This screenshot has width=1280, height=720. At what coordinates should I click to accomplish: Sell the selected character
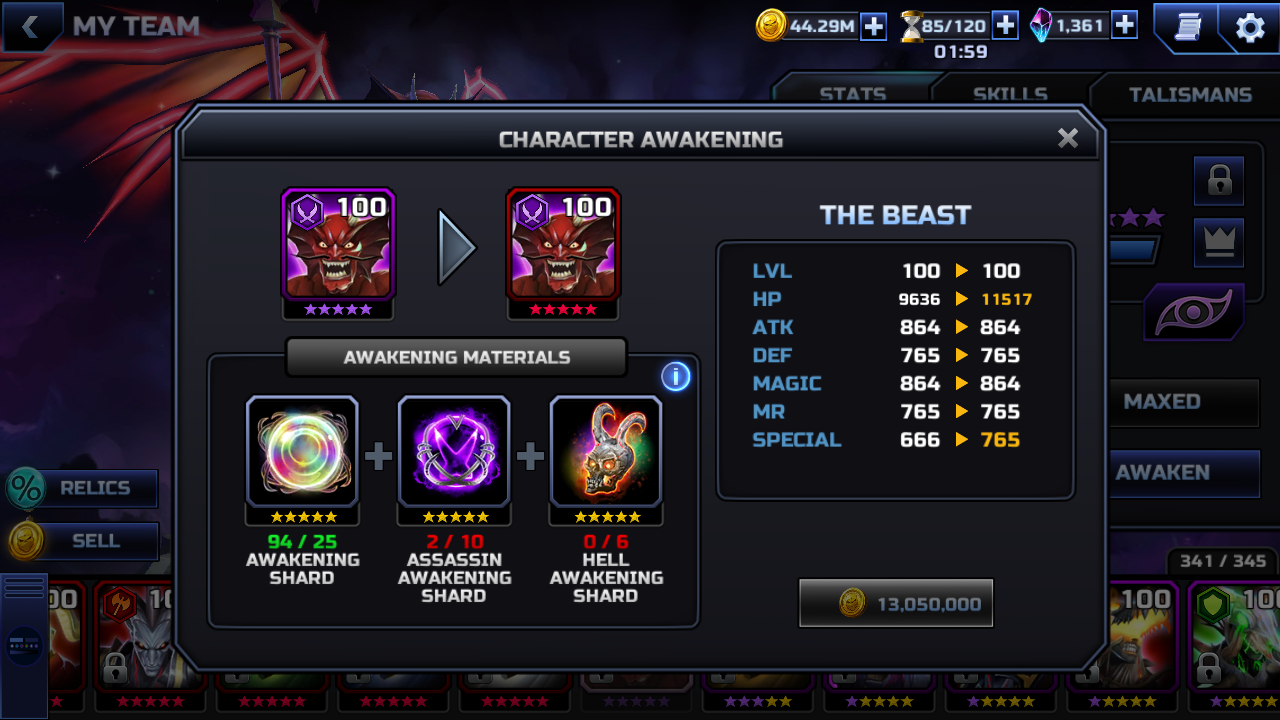point(84,541)
